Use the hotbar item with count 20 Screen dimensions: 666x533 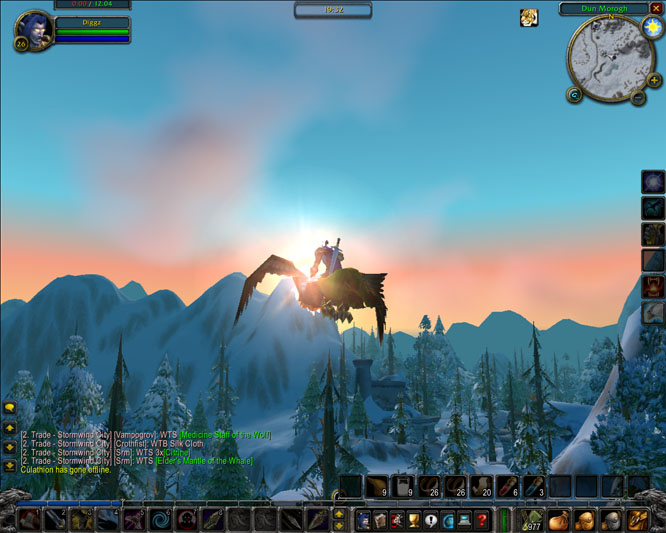pyautogui.click(x=481, y=487)
